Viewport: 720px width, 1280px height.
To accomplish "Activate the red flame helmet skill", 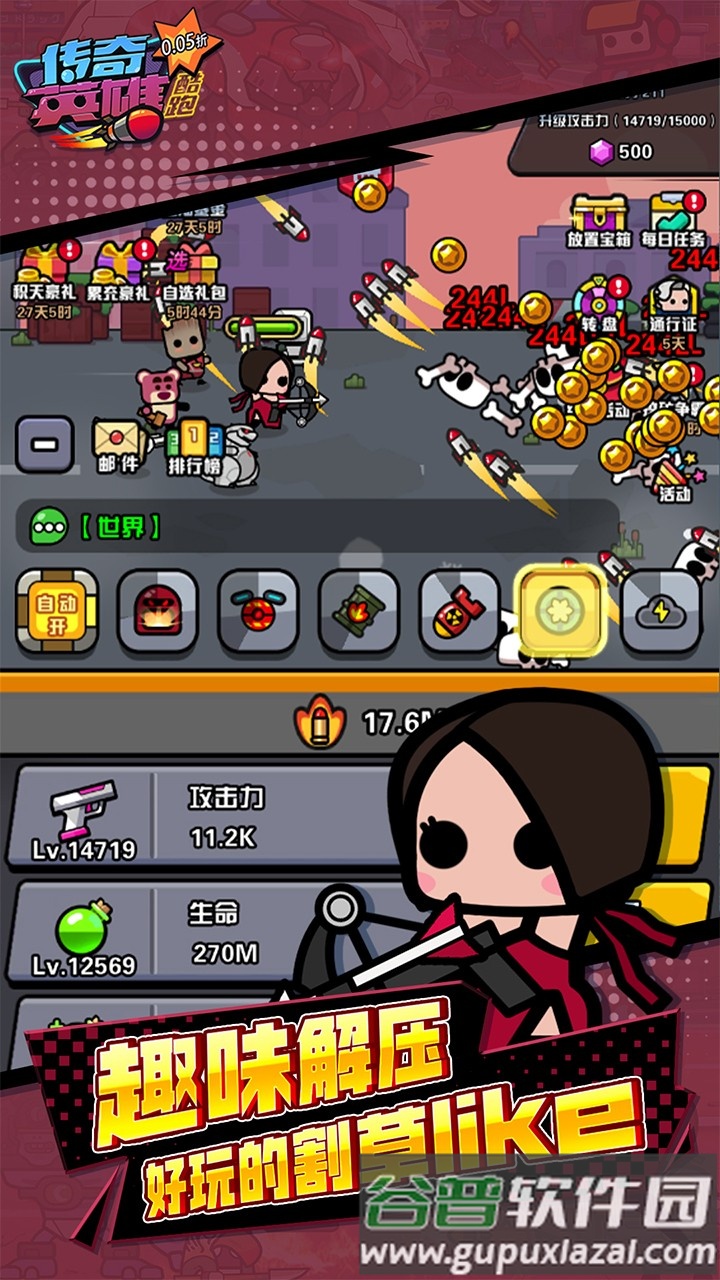I will pyautogui.click(x=157, y=611).
